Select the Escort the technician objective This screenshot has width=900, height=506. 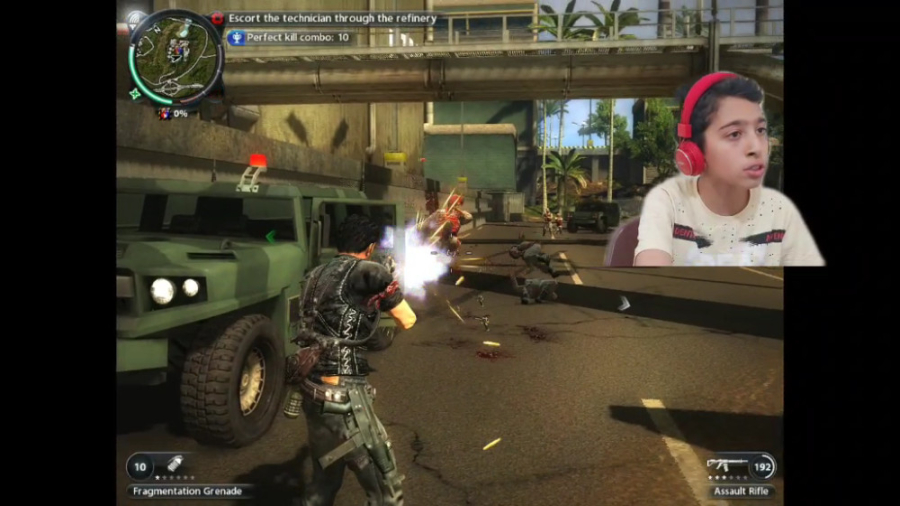point(331,18)
